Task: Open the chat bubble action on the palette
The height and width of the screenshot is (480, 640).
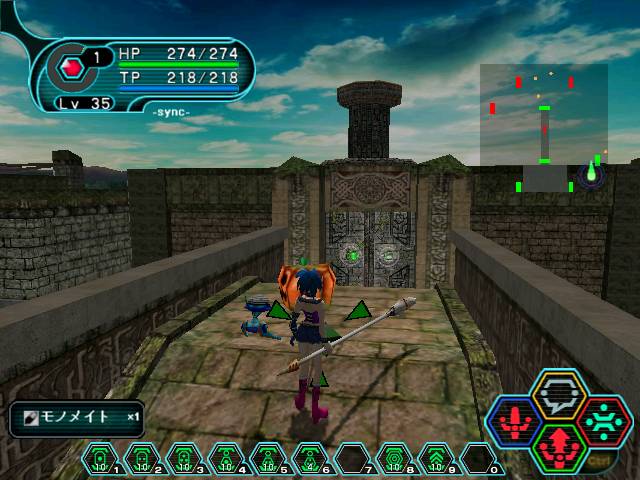Action: click(558, 394)
